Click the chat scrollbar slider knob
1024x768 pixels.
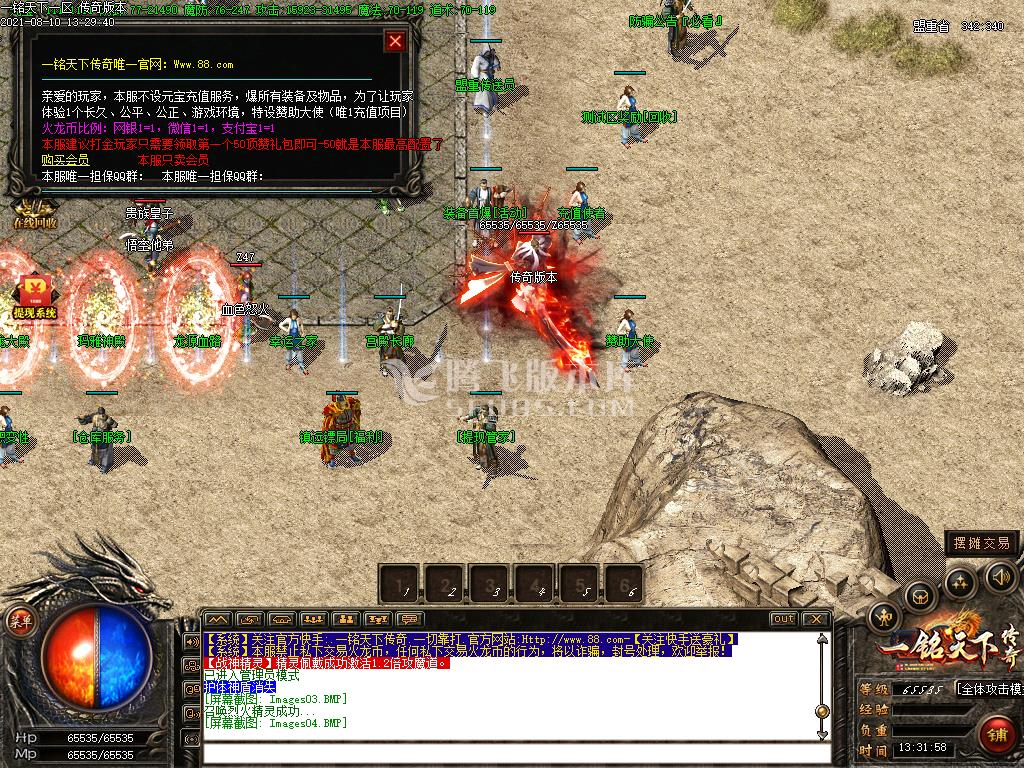(x=822, y=711)
